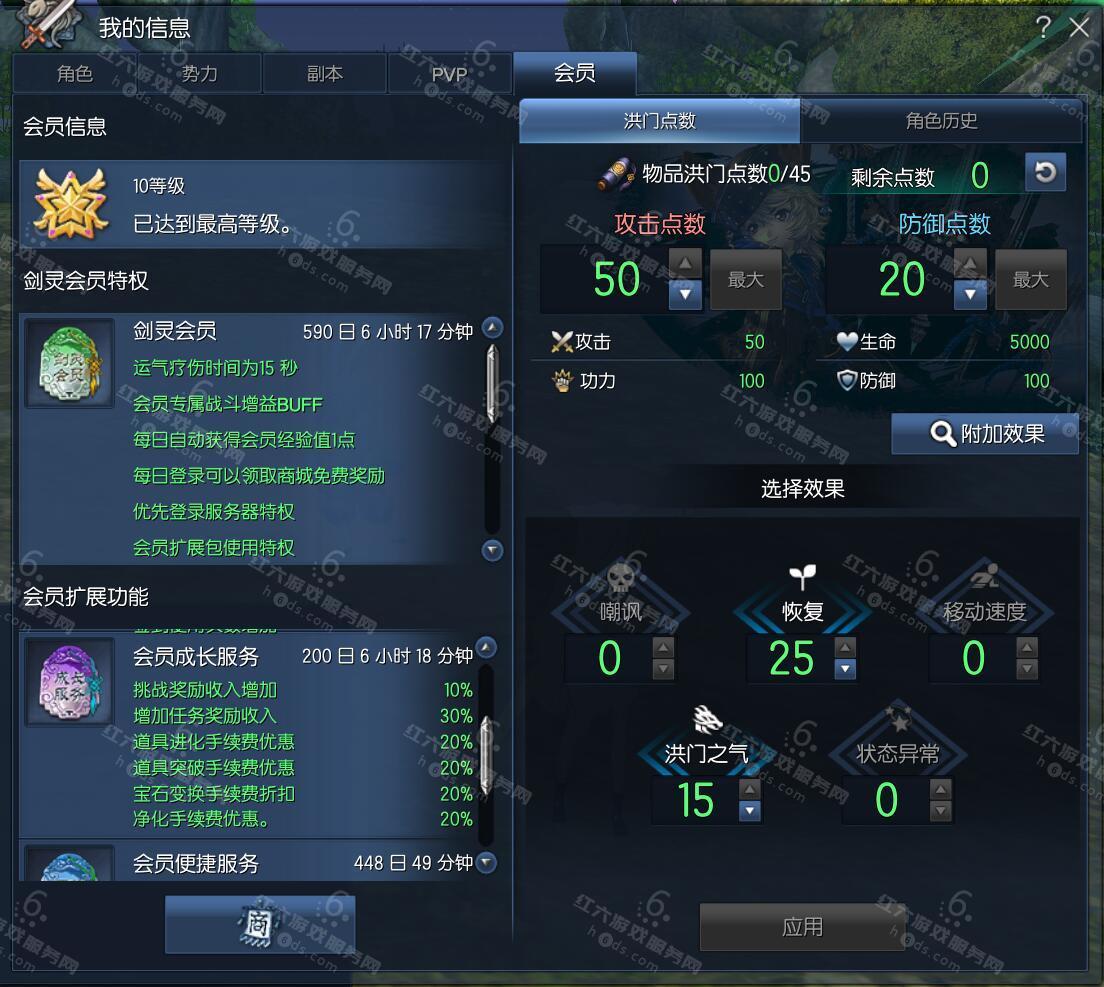Lower the 恢复 effect points
The image size is (1104, 987).
[x=845, y=669]
